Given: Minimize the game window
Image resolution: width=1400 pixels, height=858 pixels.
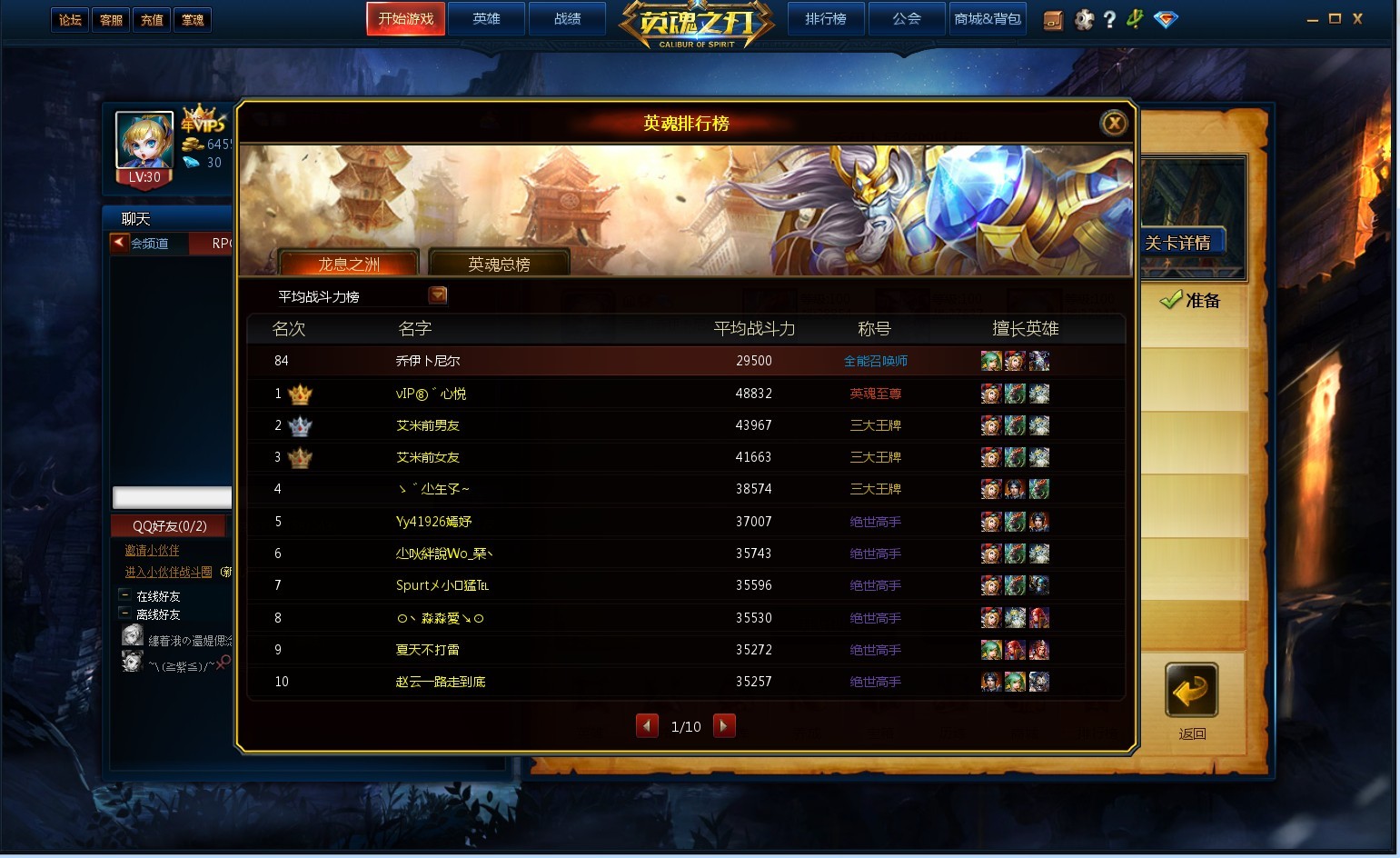Looking at the screenshot, I should (x=1312, y=19).
